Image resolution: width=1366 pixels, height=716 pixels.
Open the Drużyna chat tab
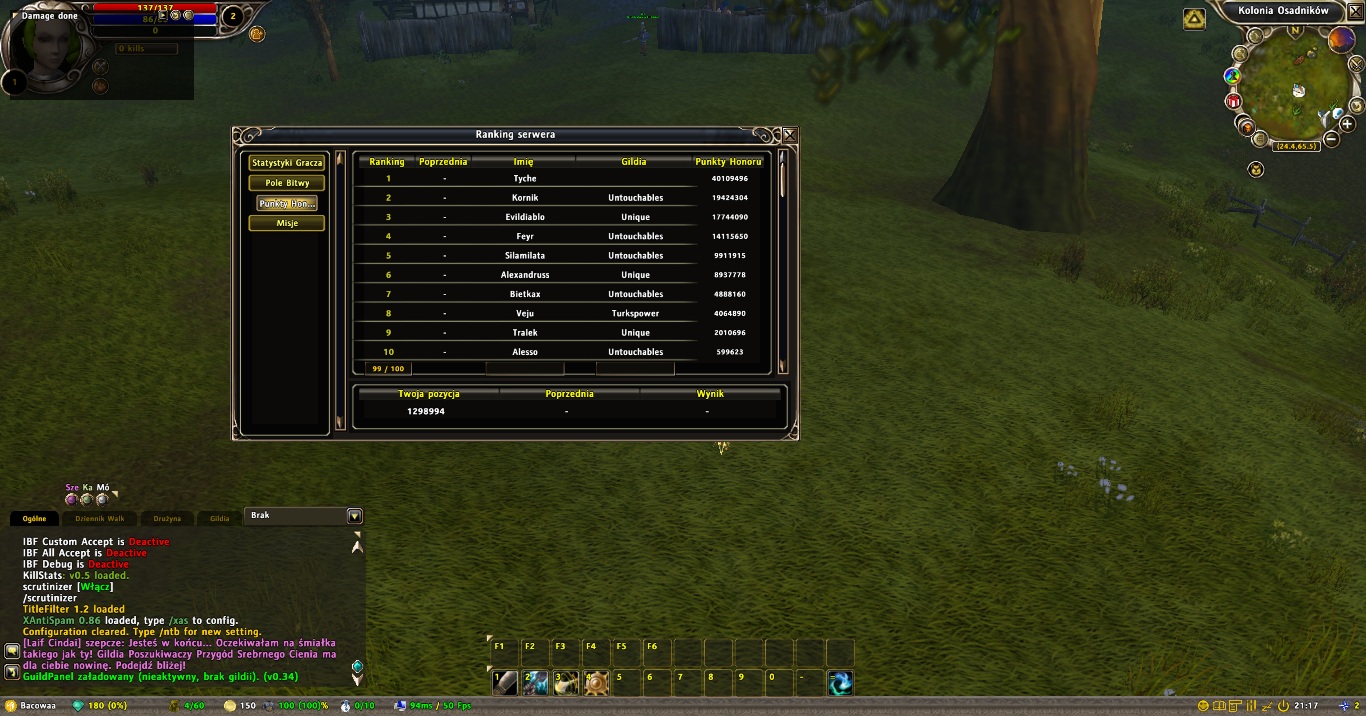click(x=167, y=518)
